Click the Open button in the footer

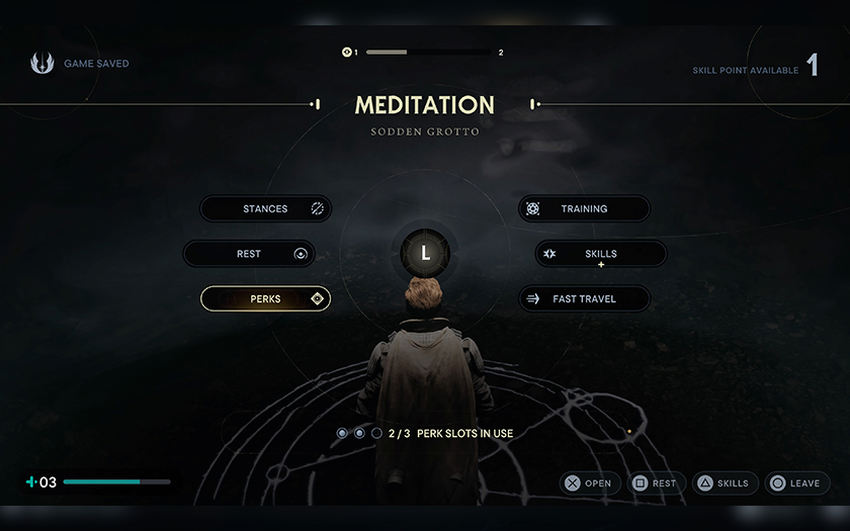coord(589,483)
